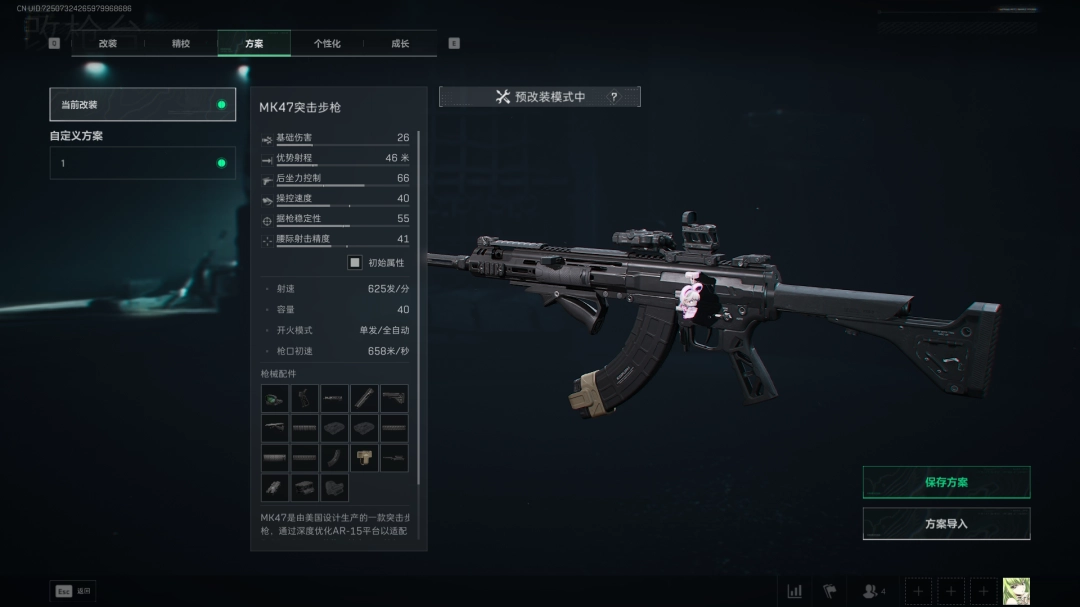Select the curved magazine attachment slot
The width and height of the screenshot is (1080, 607).
click(335, 458)
